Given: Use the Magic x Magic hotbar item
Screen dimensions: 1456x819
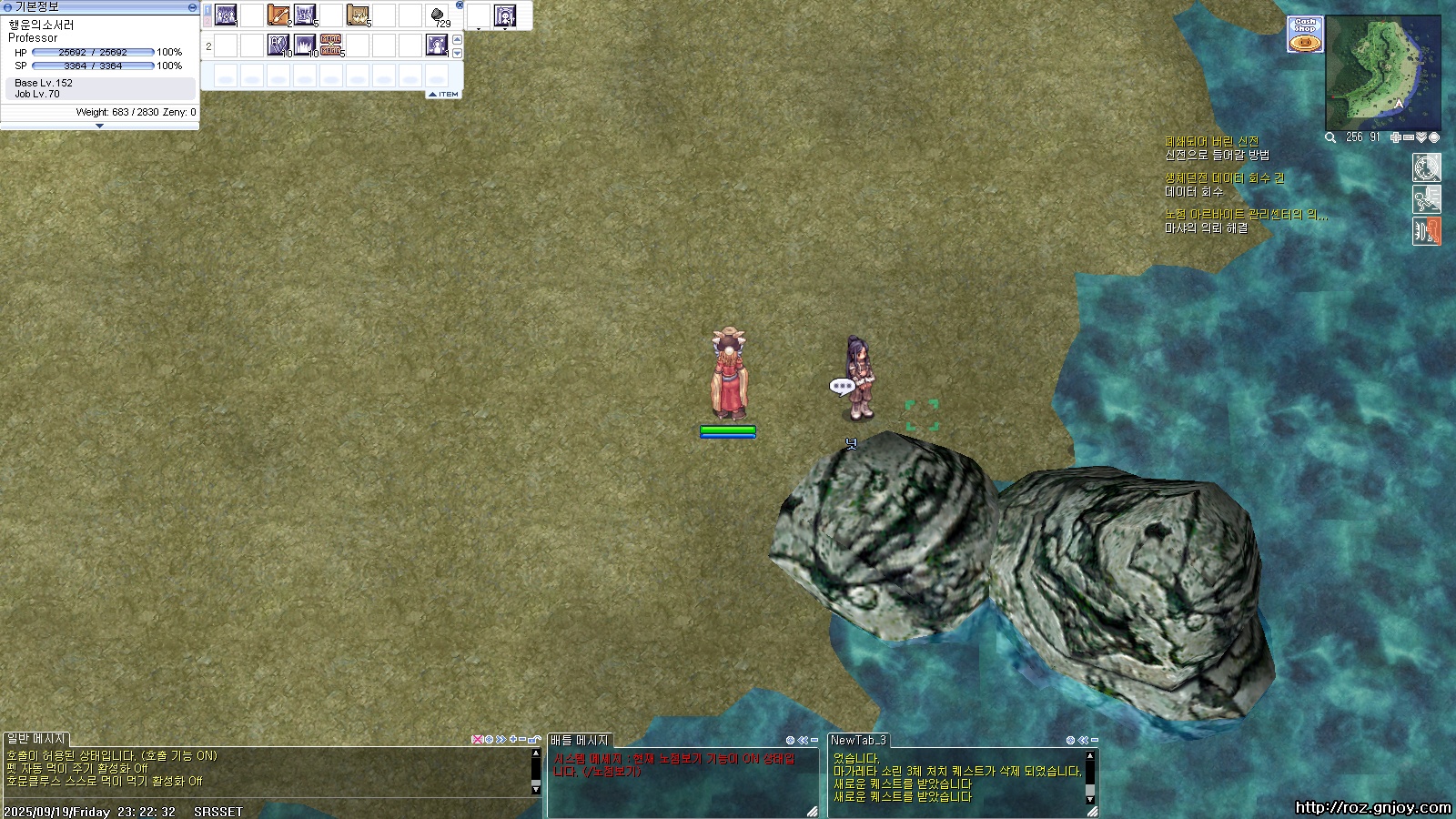Looking at the screenshot, I should tap(331, 45).
